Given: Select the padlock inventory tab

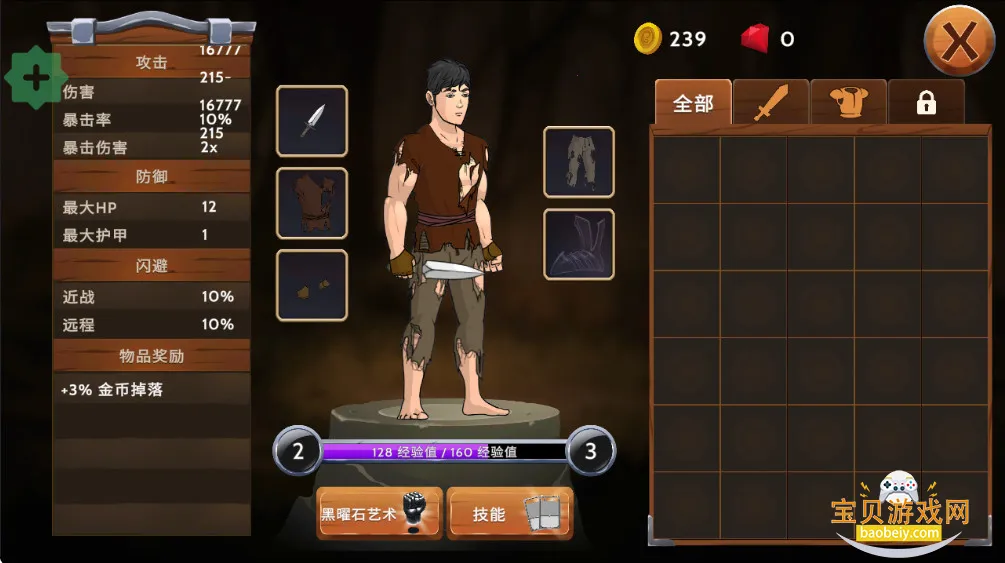Looking at the screenshot, I should pyautogui.click(x=926, y=103).
